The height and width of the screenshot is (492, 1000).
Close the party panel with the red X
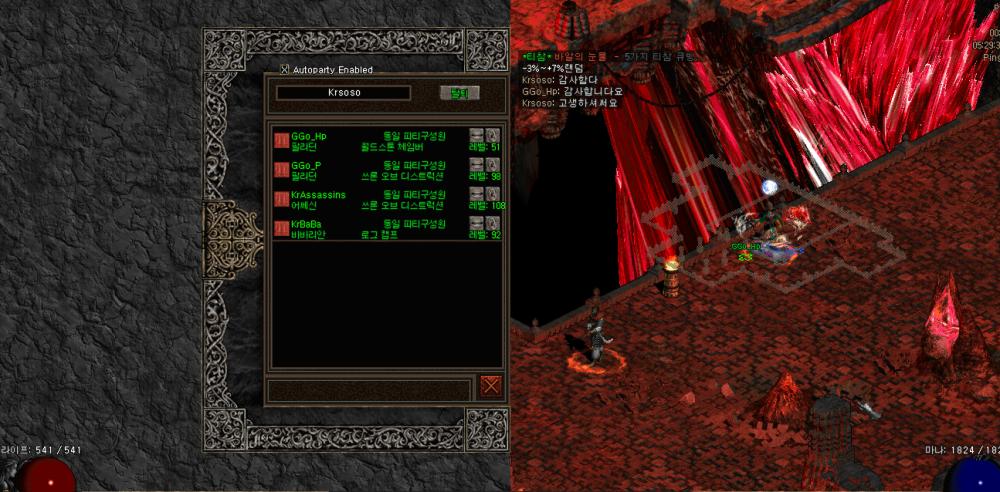pos(490,387)
